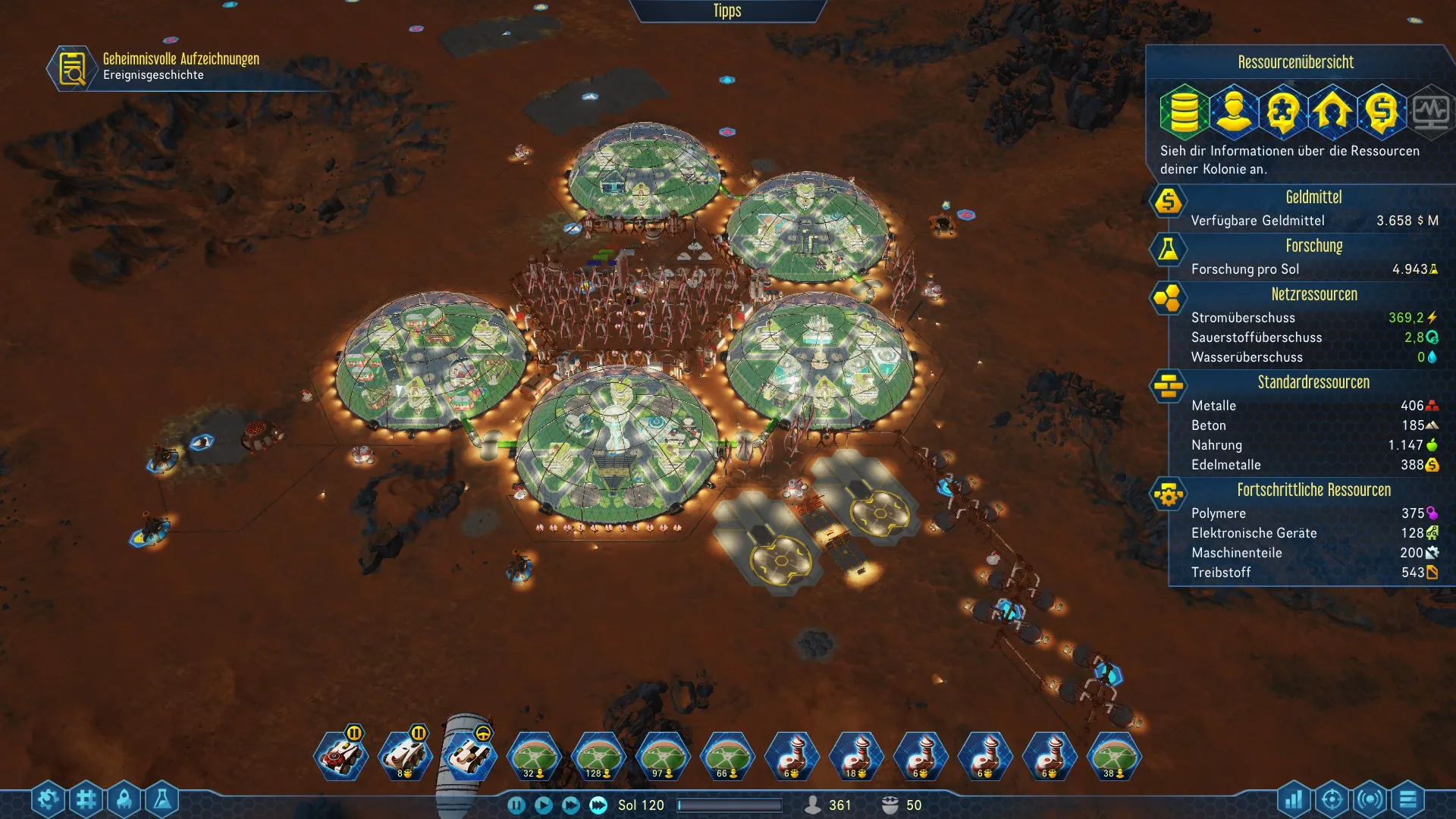This screenshot has width=1456, height=819.
Task: Open the dollar-head overview tab
Action: [1382, 111]
